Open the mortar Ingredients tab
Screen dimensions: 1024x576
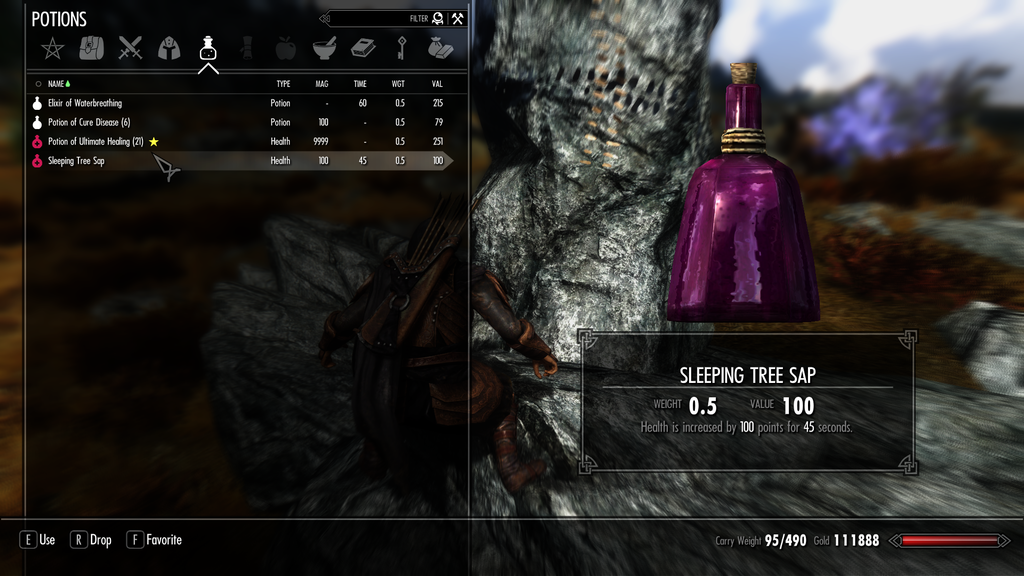pos(323,48)
